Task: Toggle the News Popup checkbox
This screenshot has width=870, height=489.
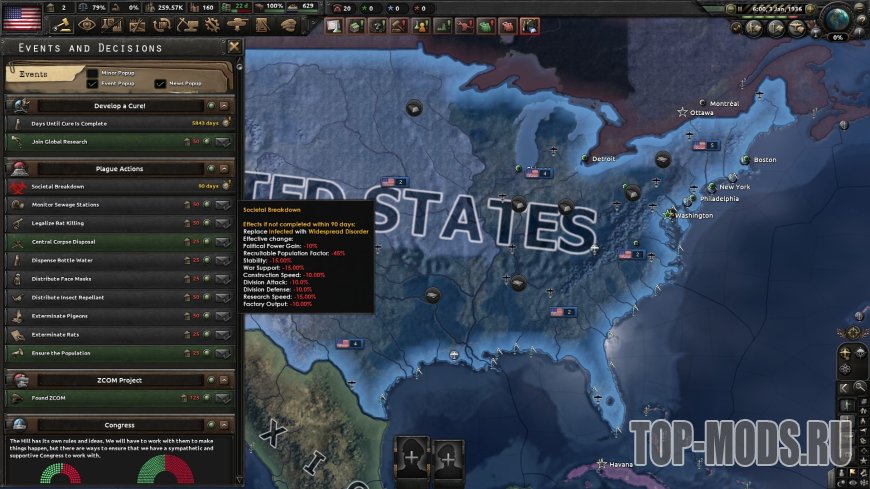Action: pos(161,83)
